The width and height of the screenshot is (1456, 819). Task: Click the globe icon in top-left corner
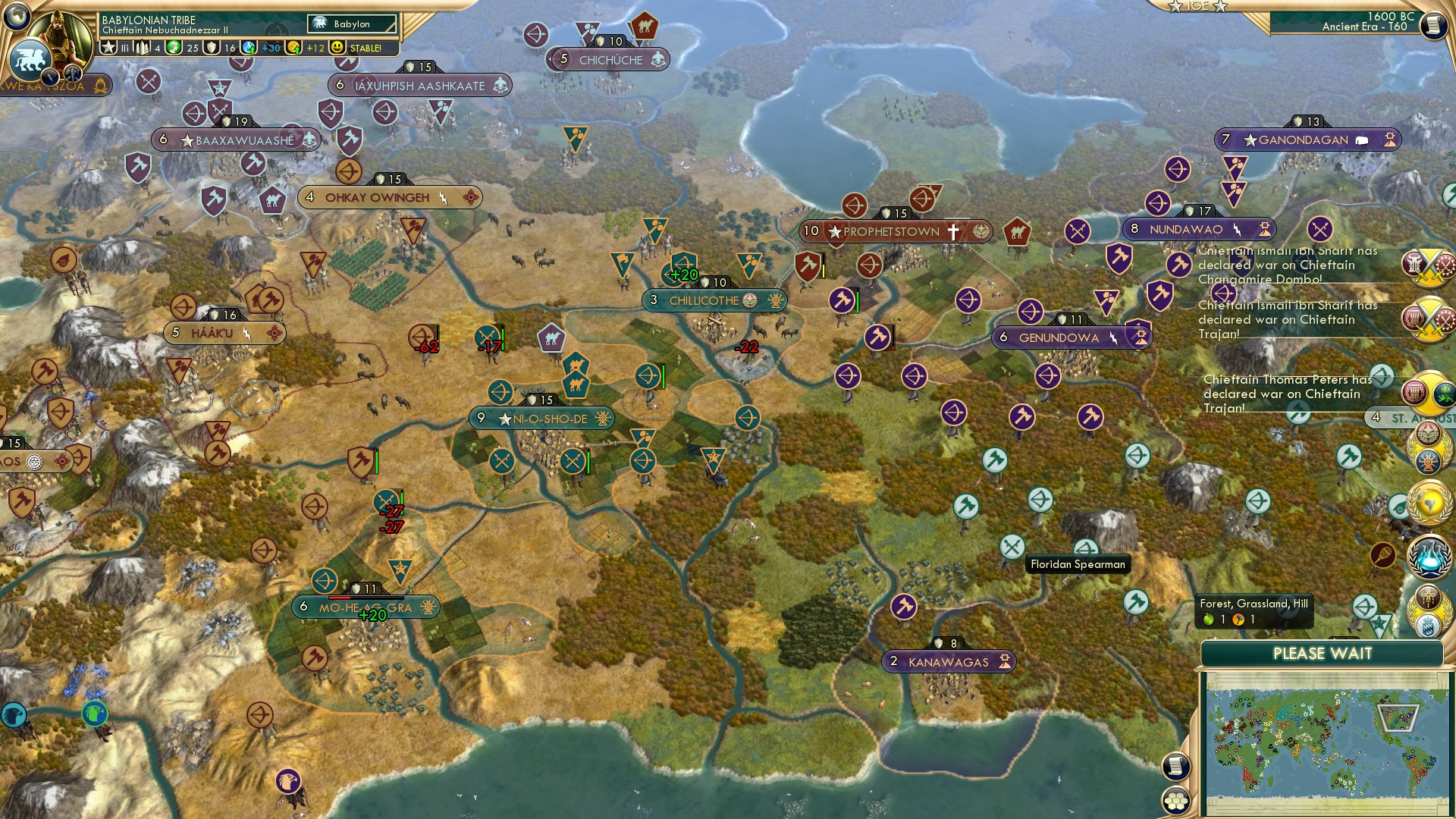pyautogui.click(x=15, y=16)
